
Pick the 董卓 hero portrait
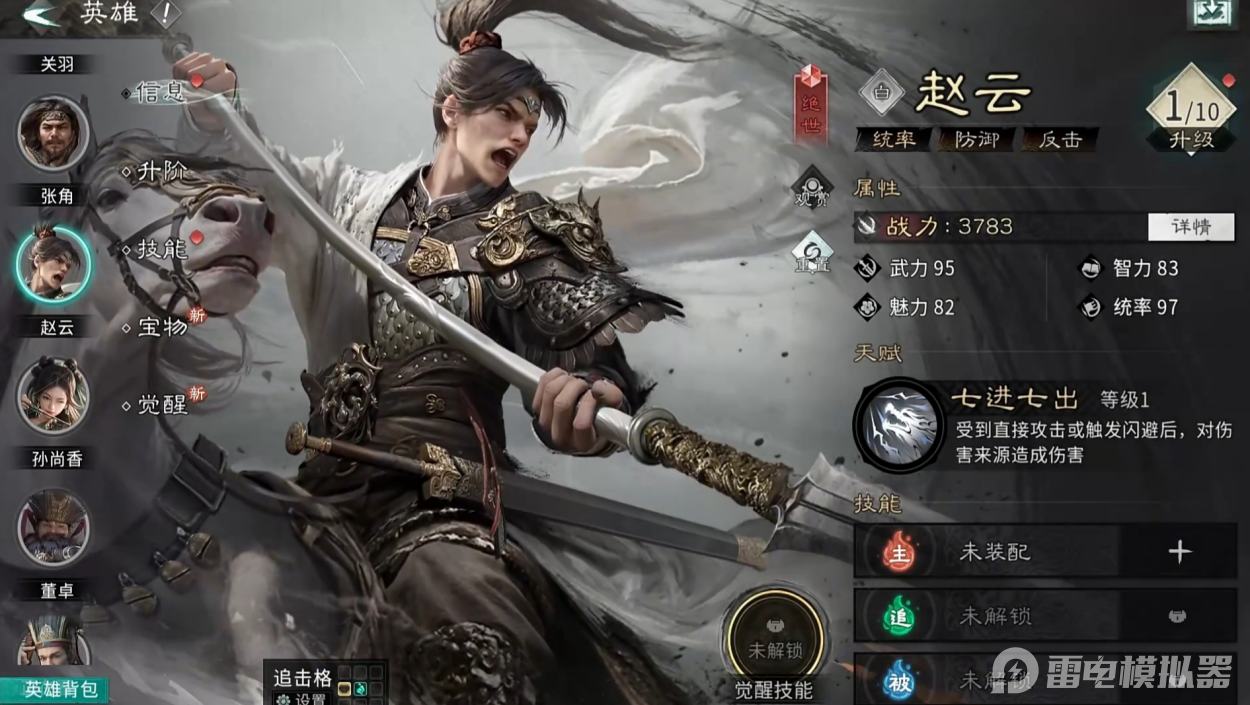53,528
